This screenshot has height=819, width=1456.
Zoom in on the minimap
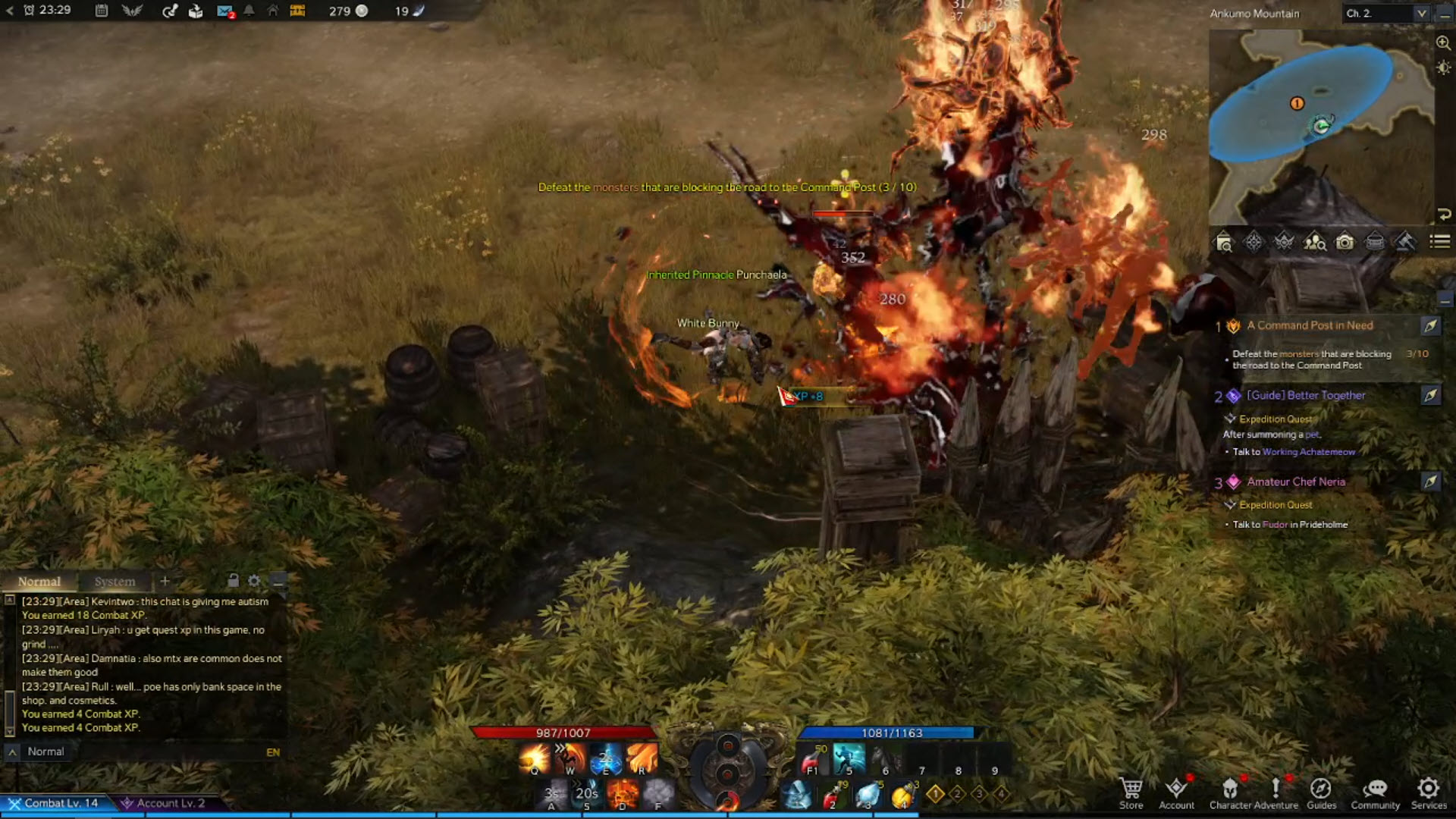1443,43
